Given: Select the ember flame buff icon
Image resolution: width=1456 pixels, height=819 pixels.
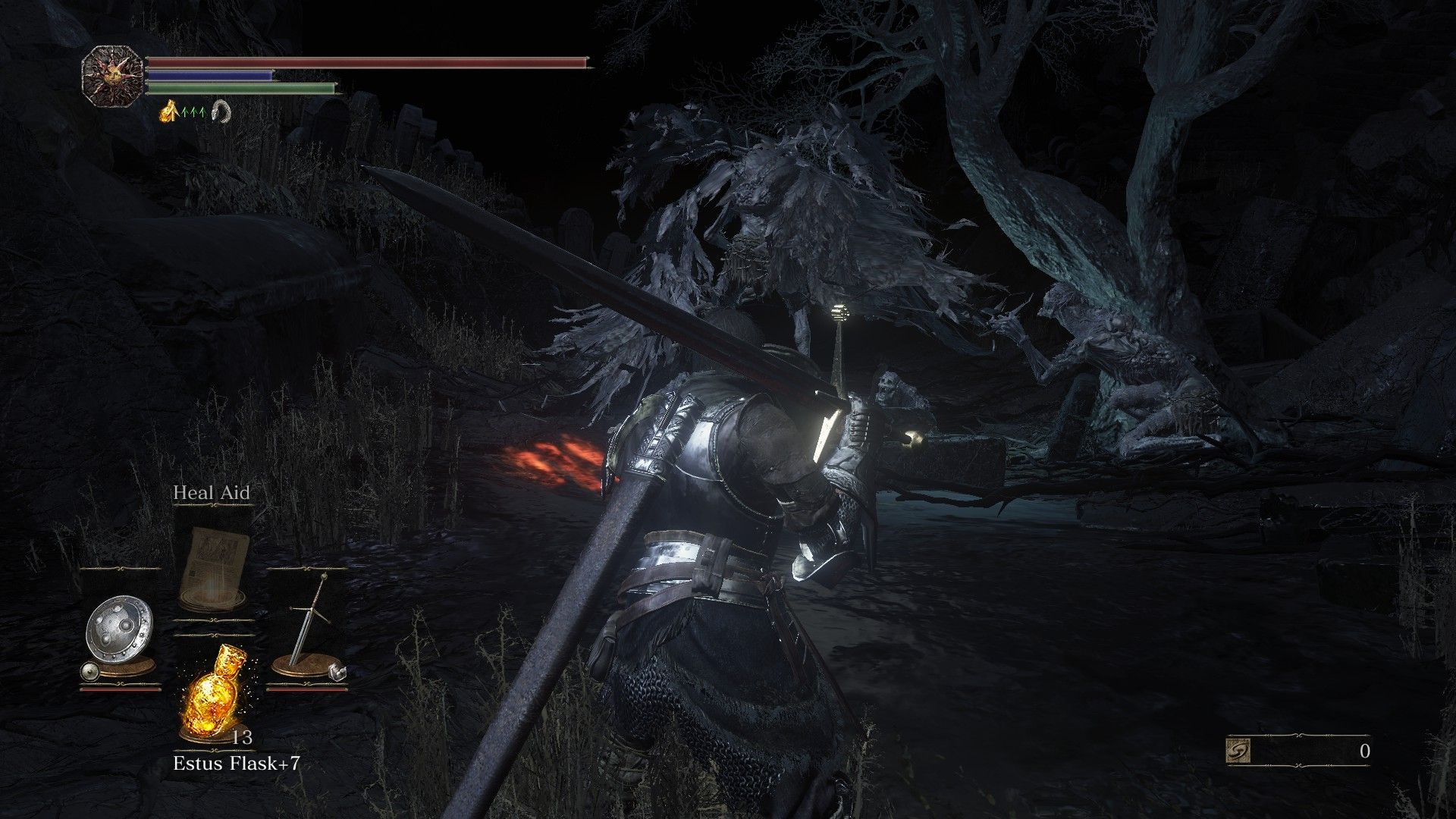Looking at the screenshot, I should pos(166,112).
